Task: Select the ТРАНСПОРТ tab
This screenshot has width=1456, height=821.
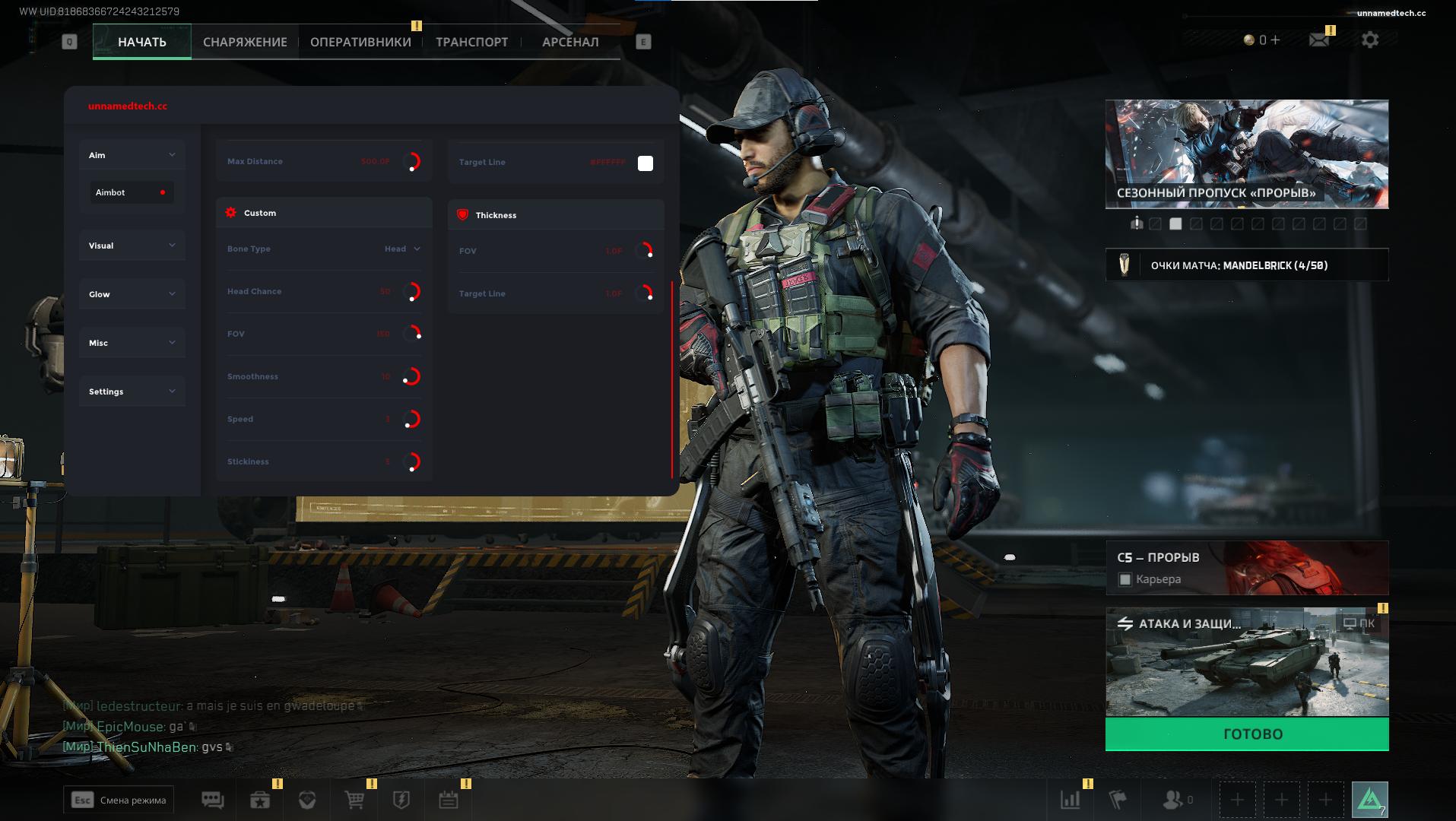Action: point(471,42)
